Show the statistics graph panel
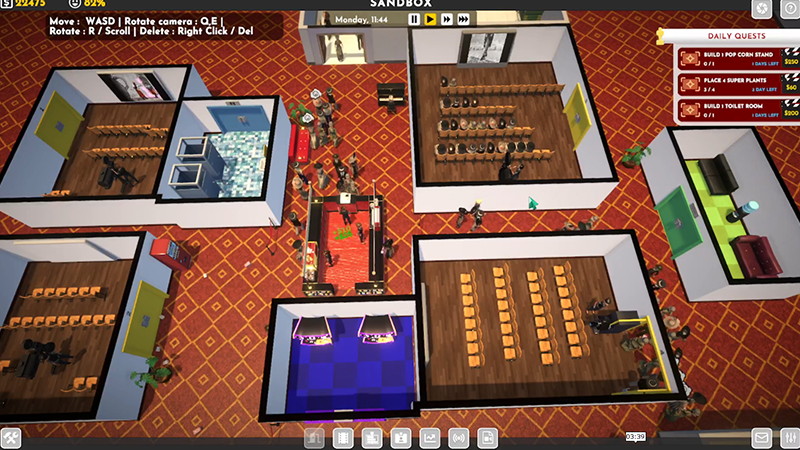This screenshot has height=450, width=800. click(429, 438)
